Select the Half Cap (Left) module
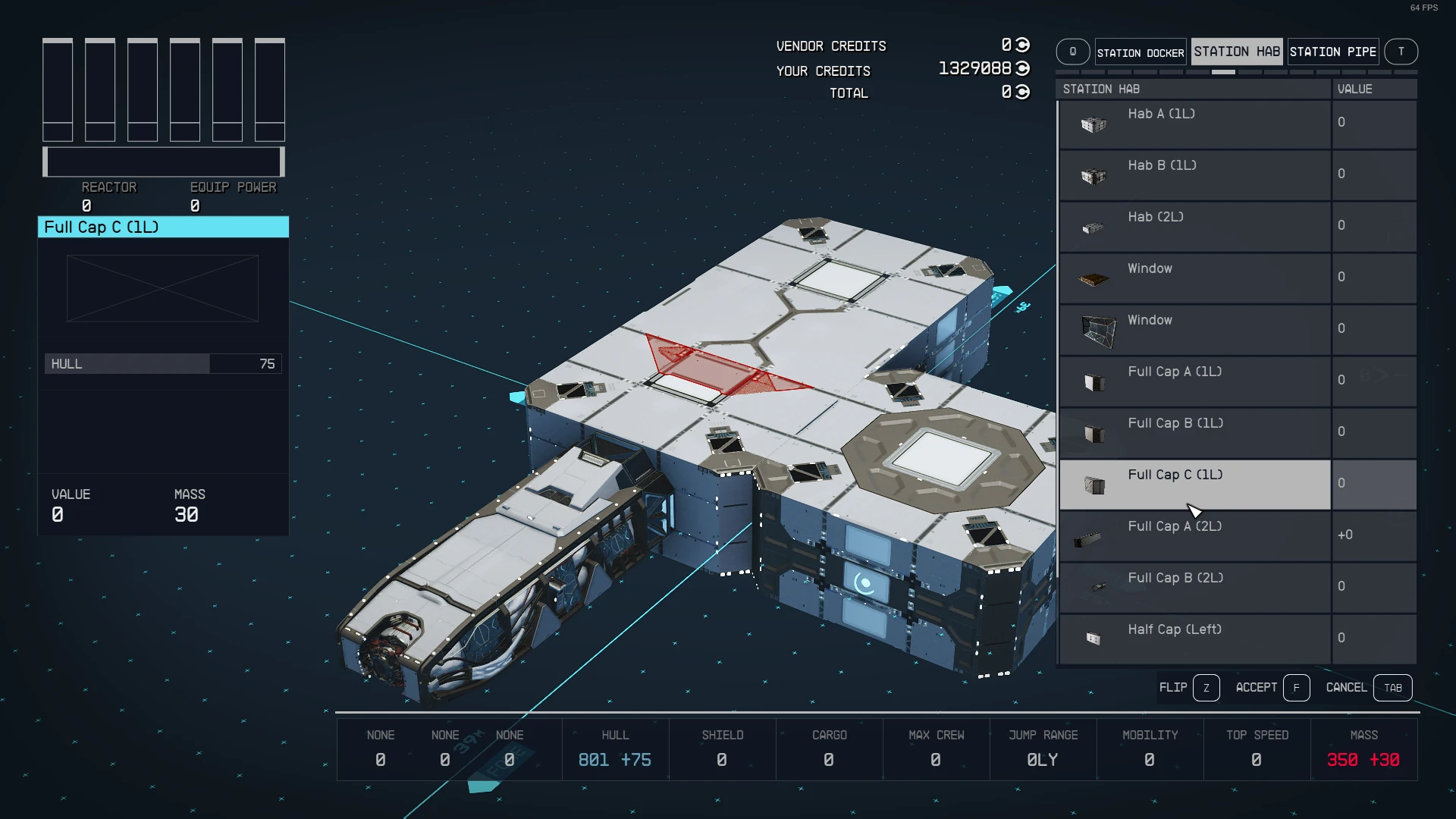Screen dimensions: 1456x819 (x=1194, y=639)
